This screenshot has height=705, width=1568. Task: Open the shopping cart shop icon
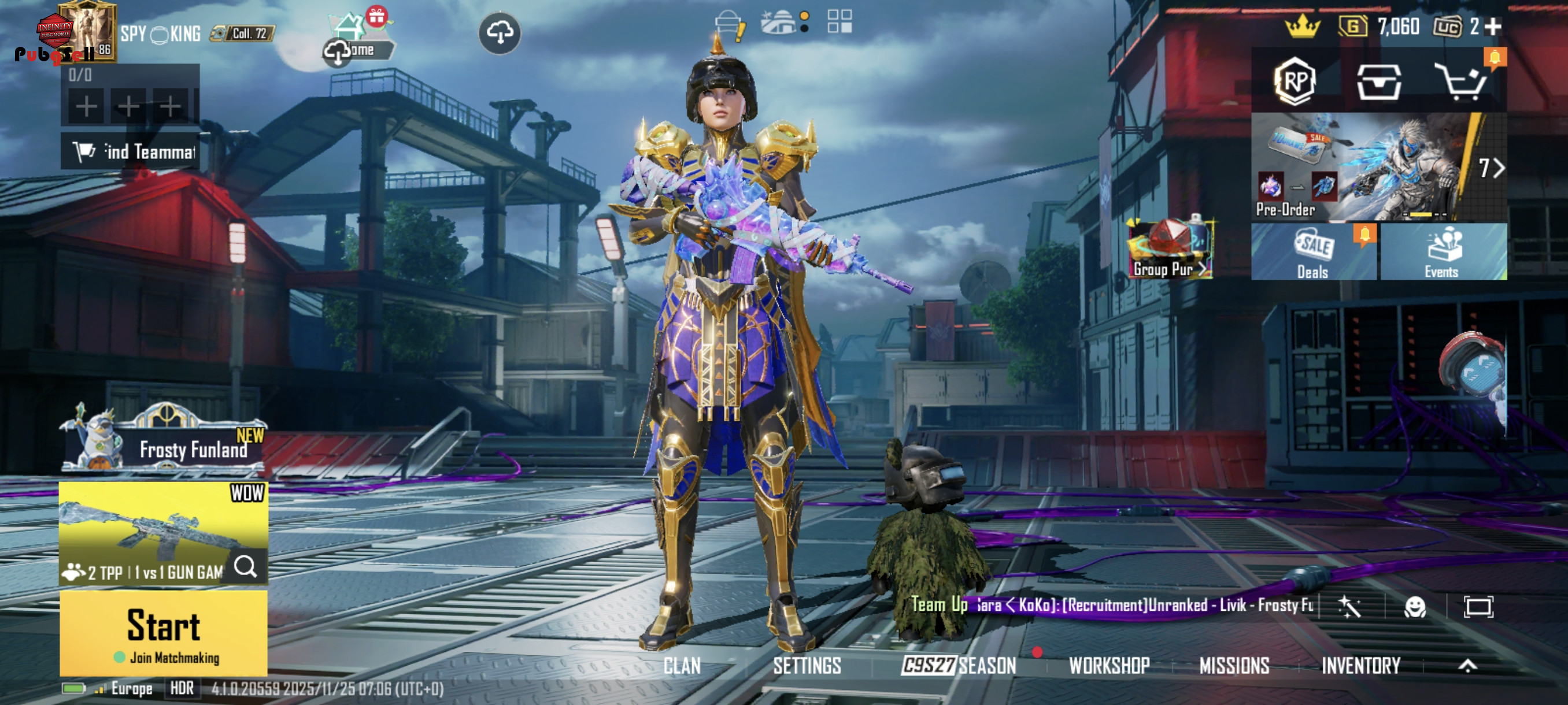tap(1462, 81)
